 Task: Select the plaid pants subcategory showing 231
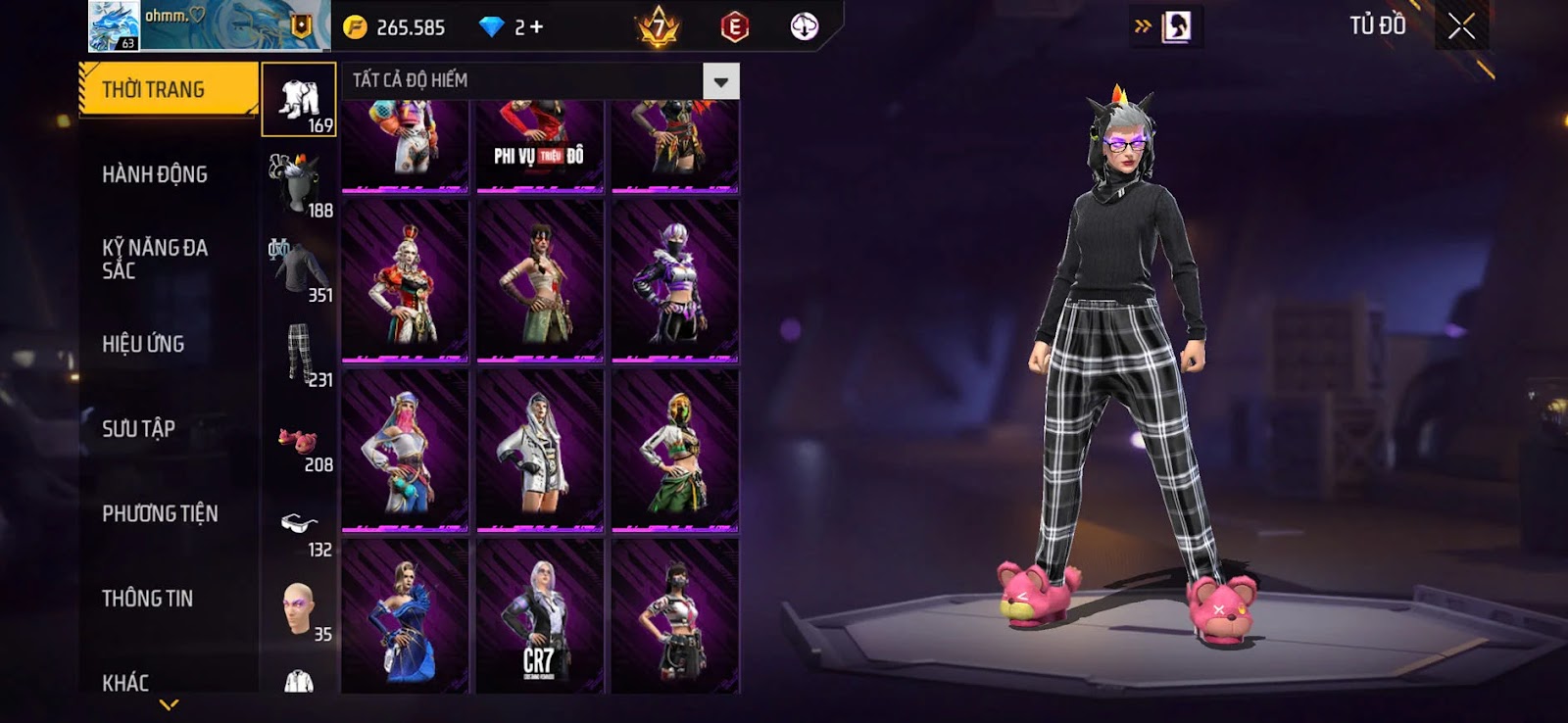pyautogui.click(x=300, y=354)
